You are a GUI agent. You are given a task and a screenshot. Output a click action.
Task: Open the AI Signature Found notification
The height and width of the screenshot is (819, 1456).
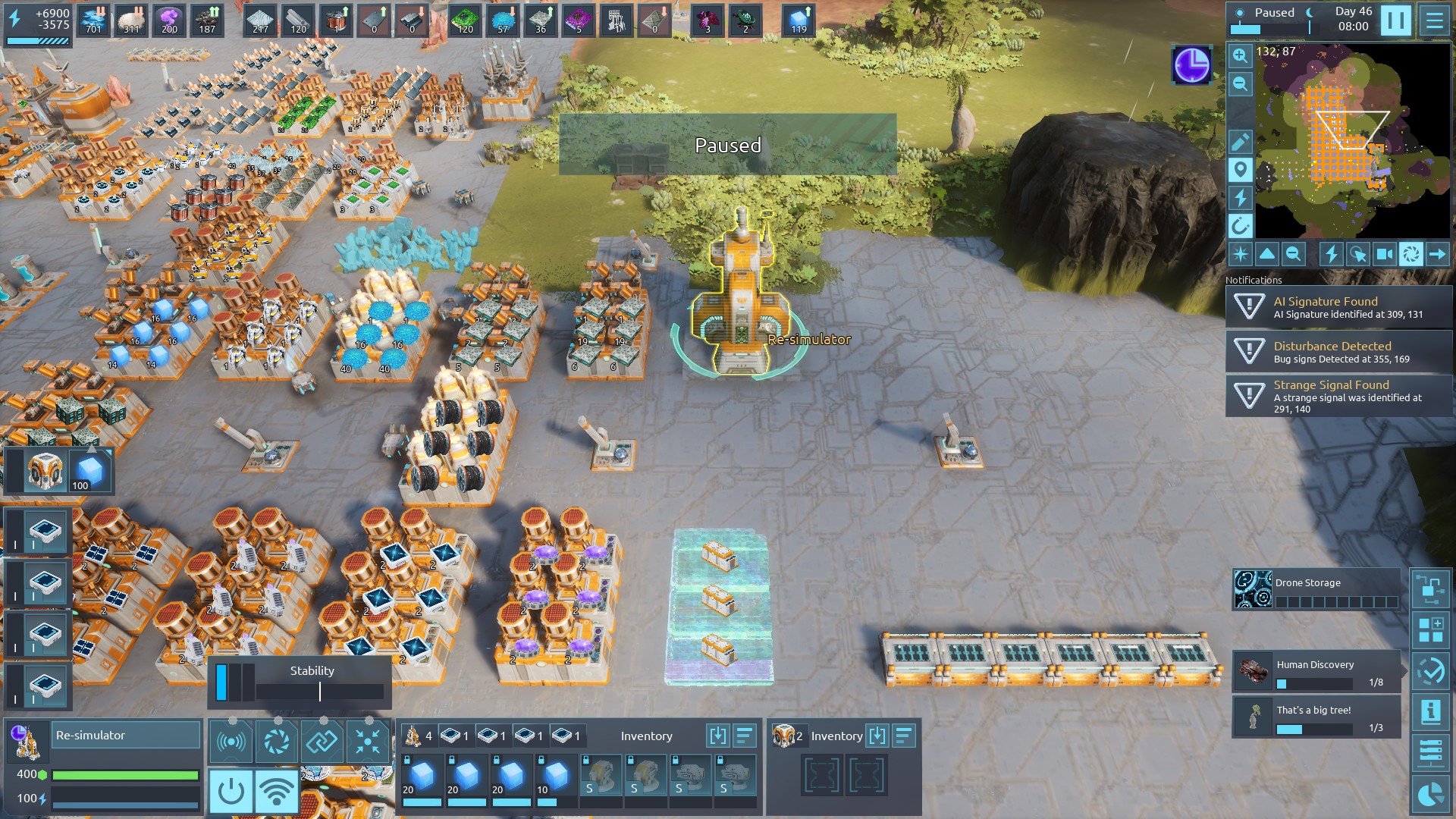click(x=1338, y=307)
